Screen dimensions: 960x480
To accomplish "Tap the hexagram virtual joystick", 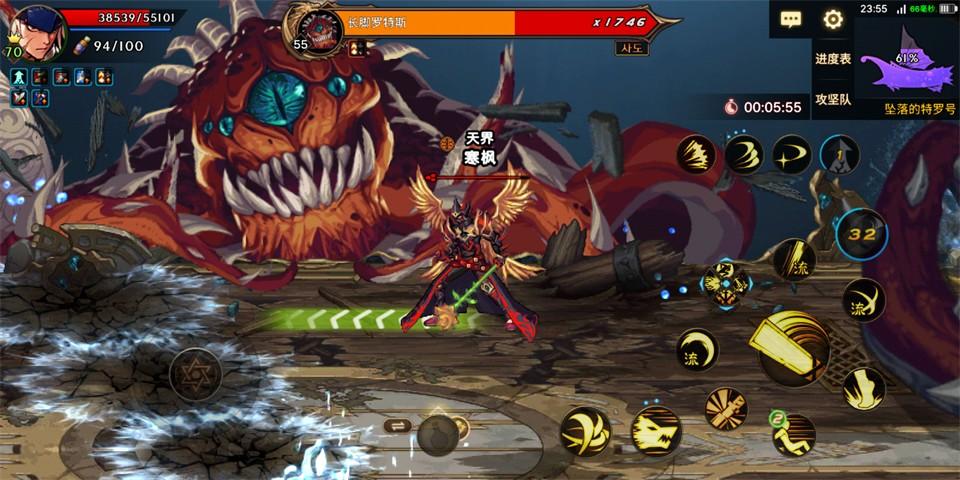I will pos(195,374).
